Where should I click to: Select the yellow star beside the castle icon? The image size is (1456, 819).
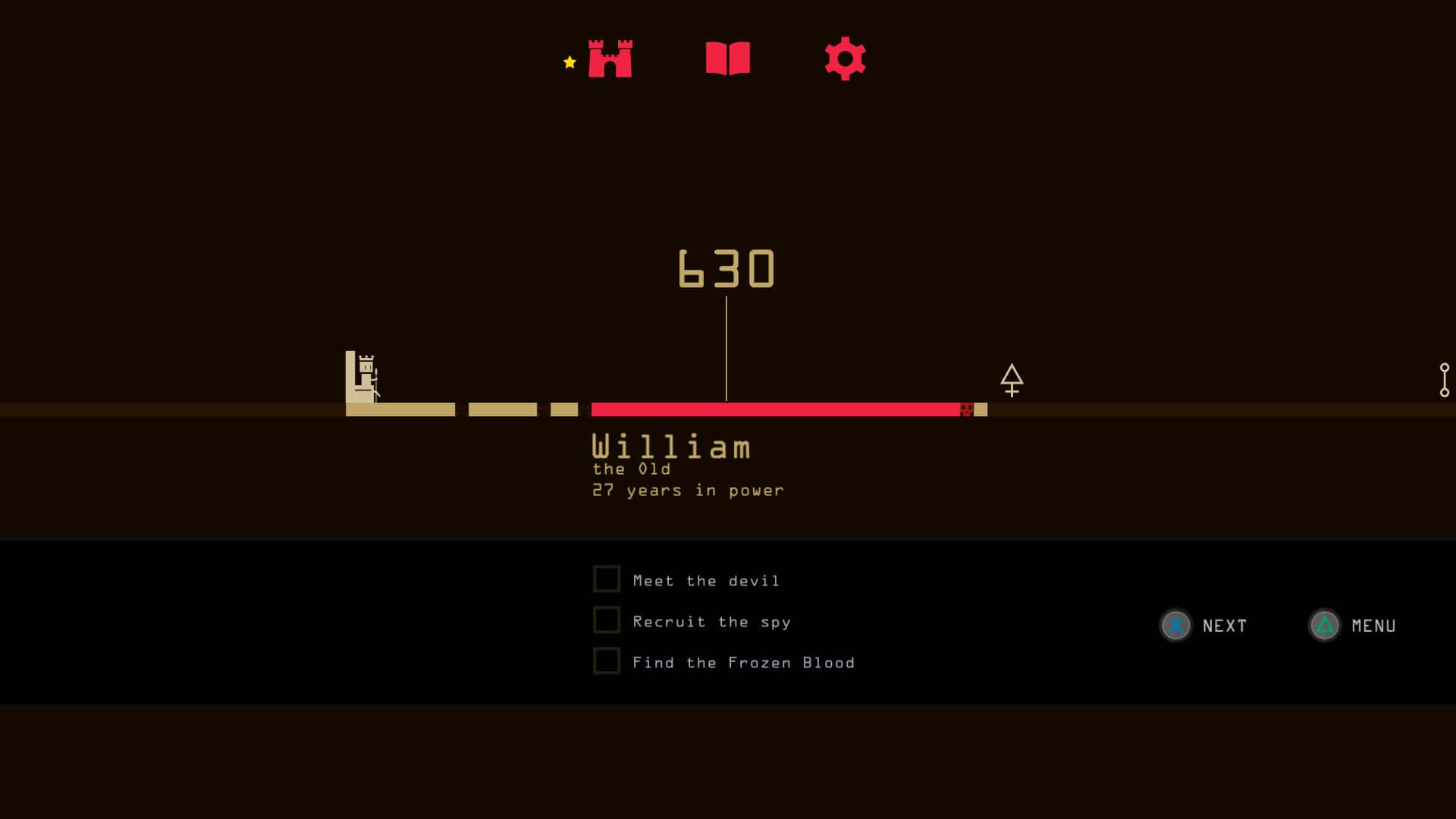click(568, 62)
